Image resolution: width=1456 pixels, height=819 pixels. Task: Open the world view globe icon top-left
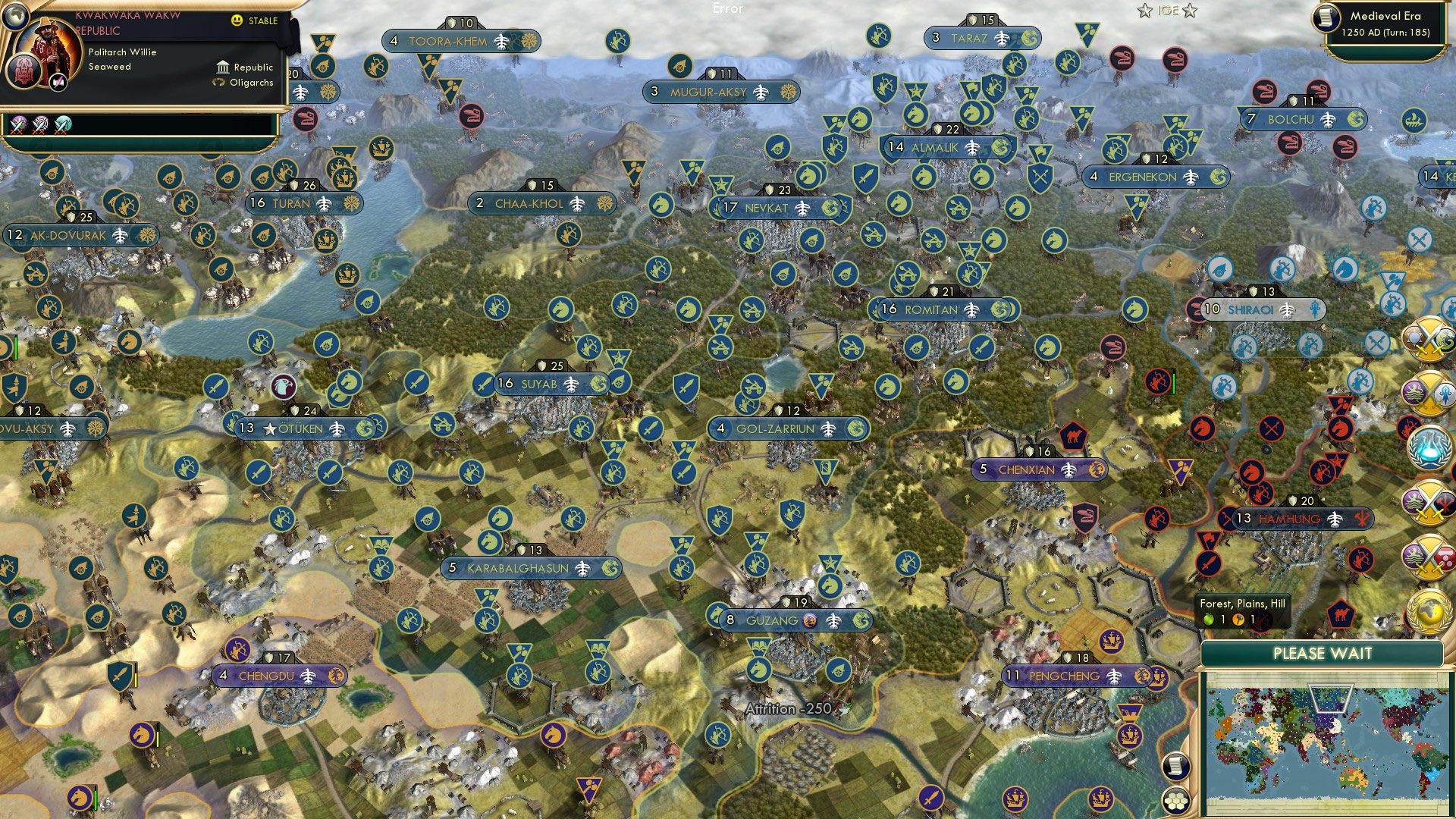(x=16, y=17)
